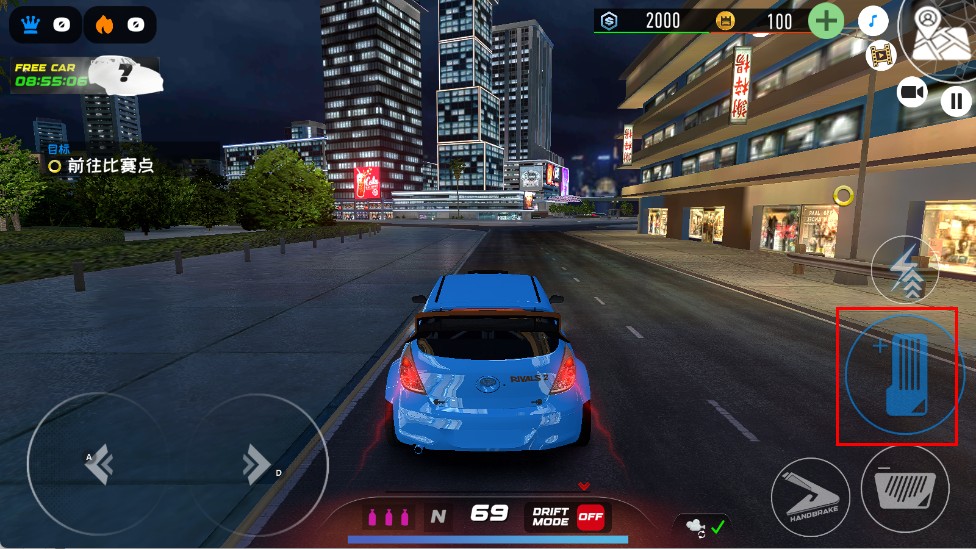The image size is (976, 549).
Task: Open the film reel video button
Action: pyautogui.click(x=881, y=55)
